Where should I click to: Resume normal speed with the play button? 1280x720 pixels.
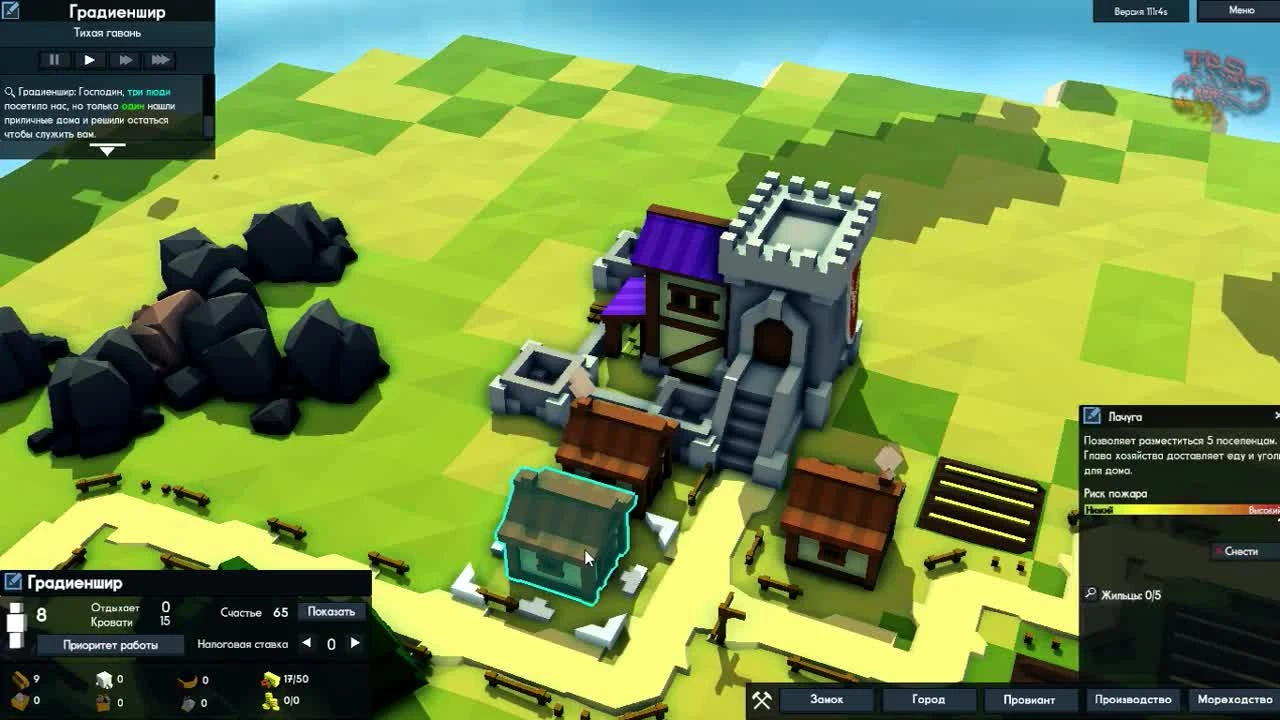pyautogui.click(x=90, y=60)
